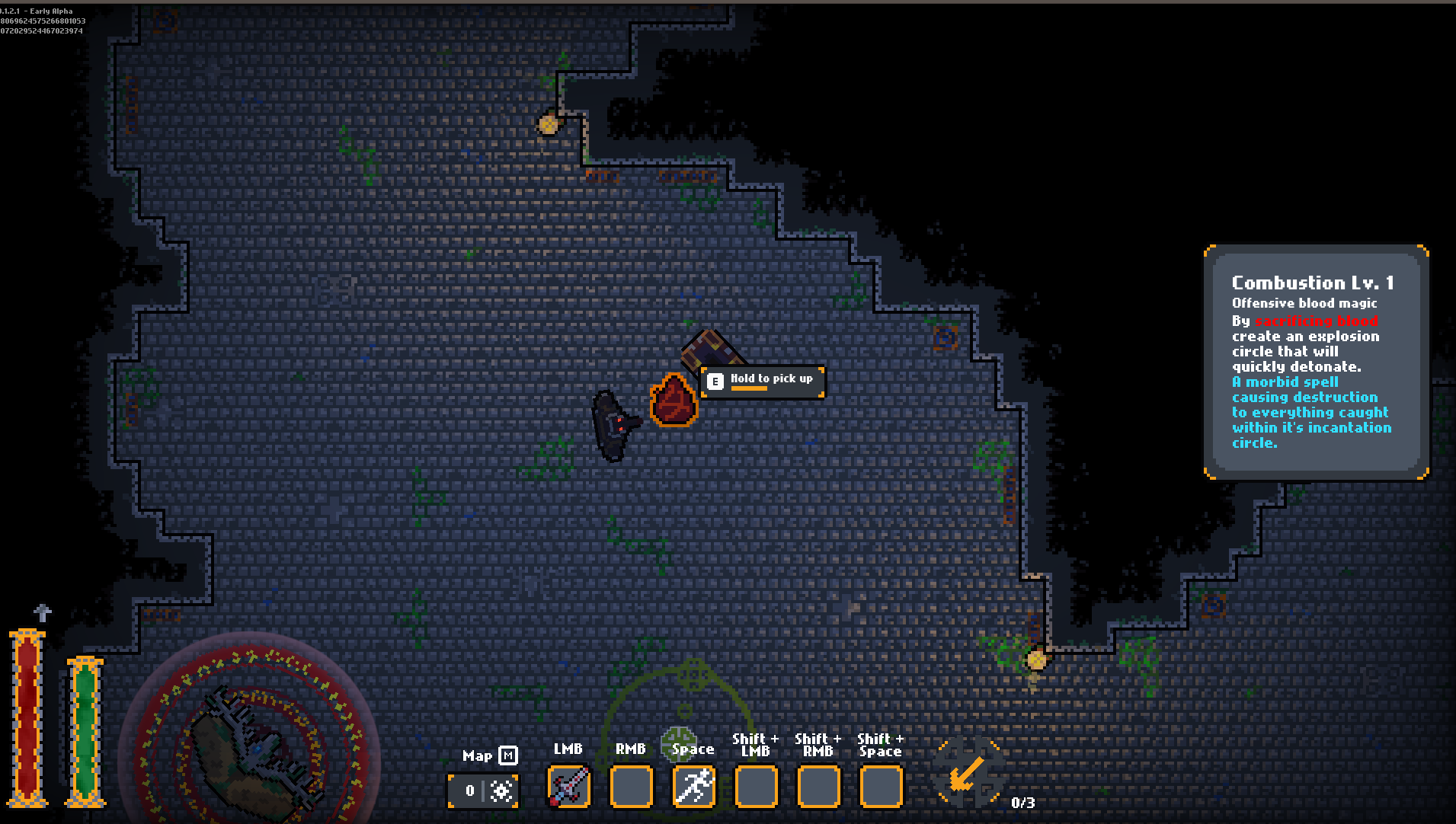Select the empty Shift + Space slot
Viewport: 1456px width, 824px height.
tap(881, 786)
